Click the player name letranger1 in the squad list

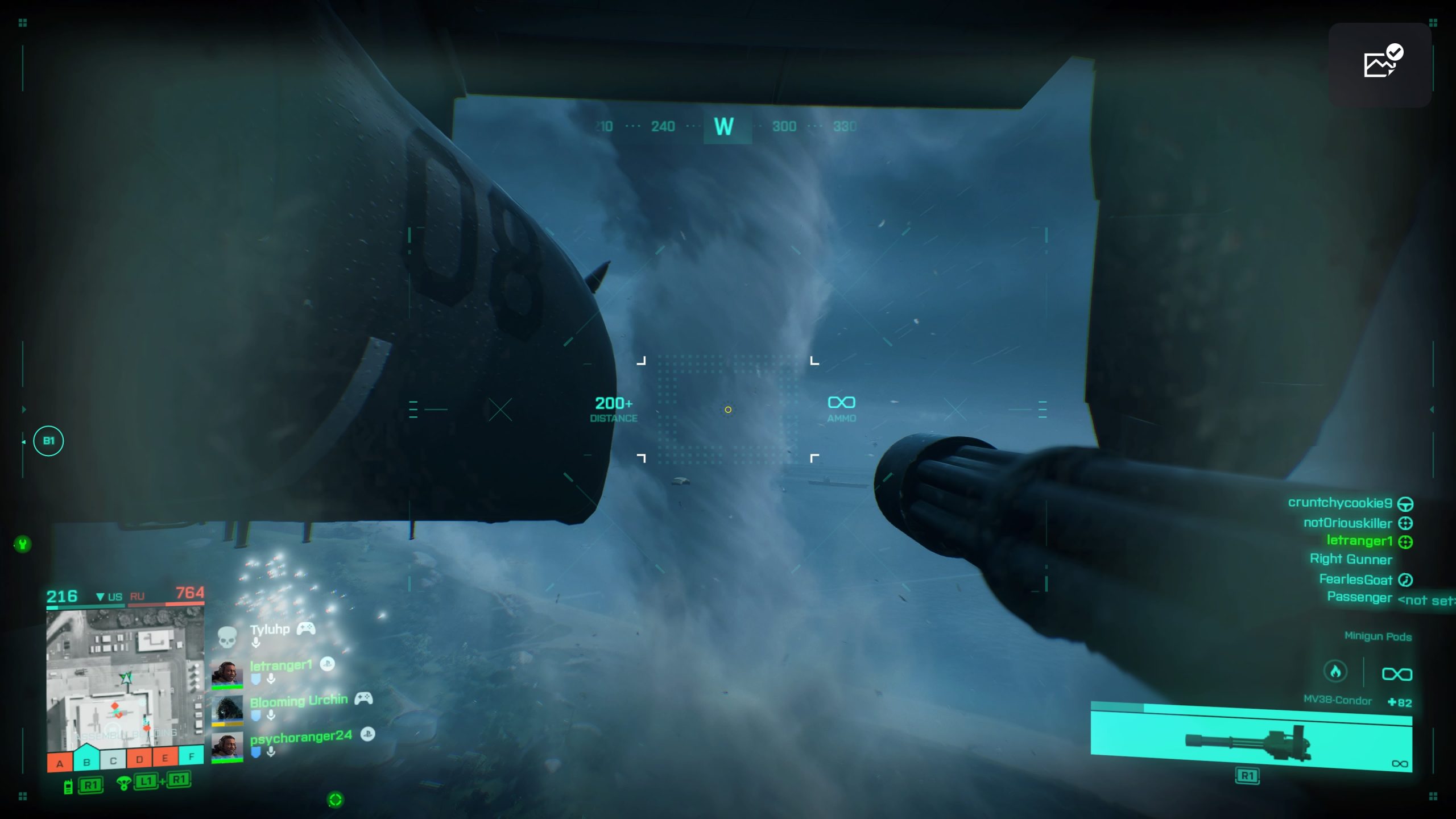281,664
